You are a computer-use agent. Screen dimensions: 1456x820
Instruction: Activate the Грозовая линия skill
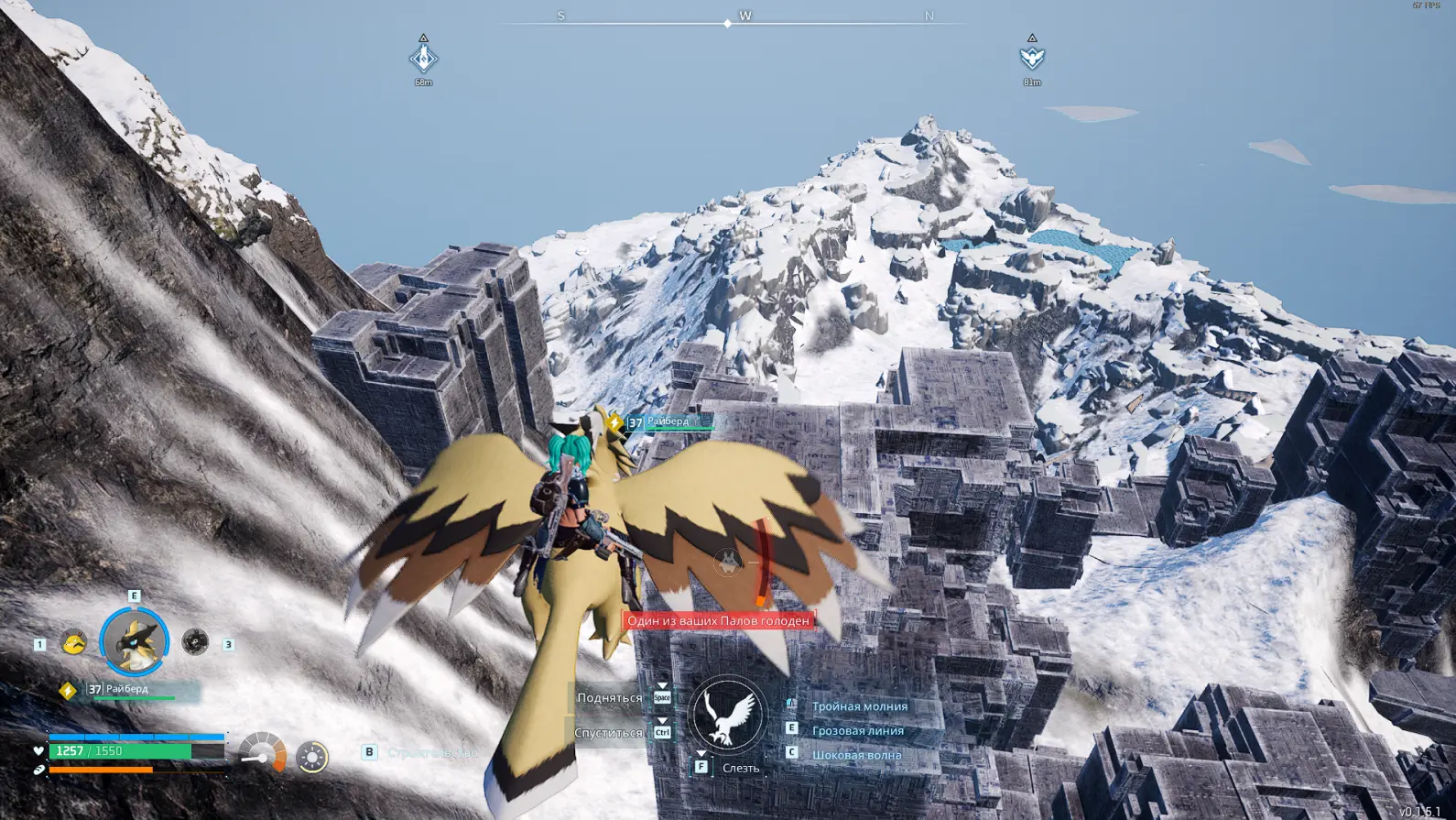point(857,730)
